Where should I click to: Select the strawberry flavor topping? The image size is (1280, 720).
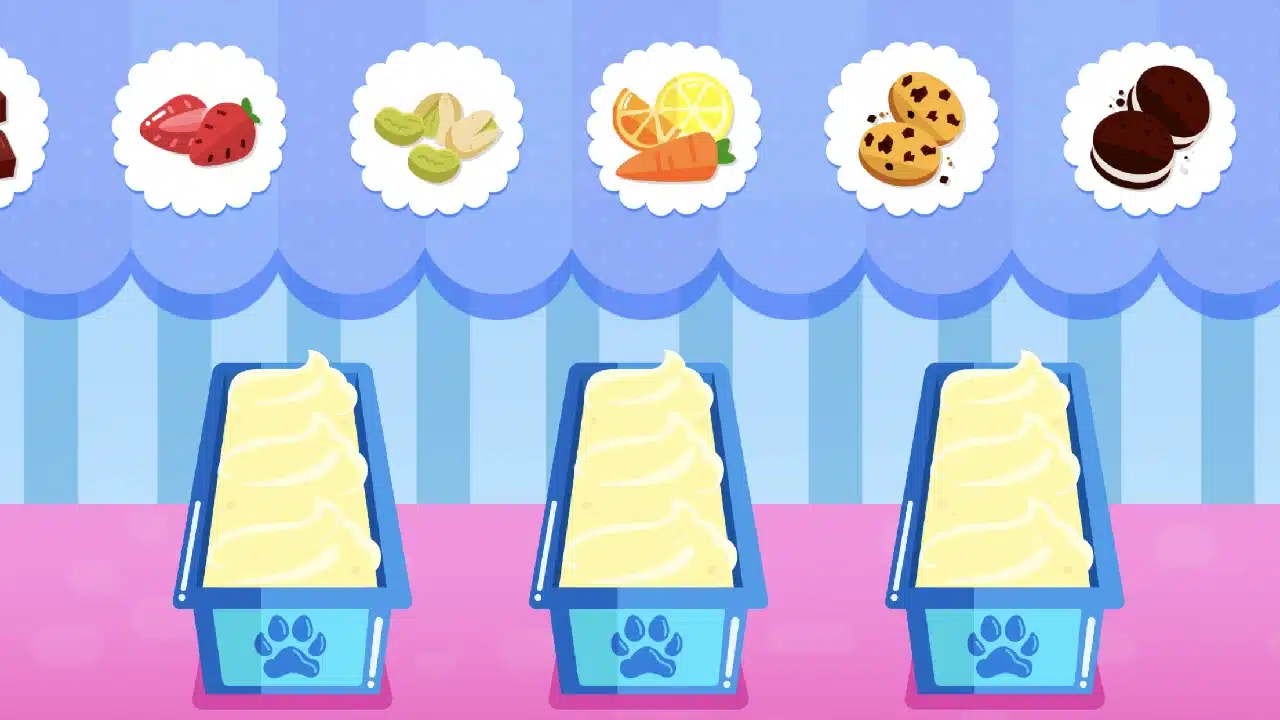[200, 130]
